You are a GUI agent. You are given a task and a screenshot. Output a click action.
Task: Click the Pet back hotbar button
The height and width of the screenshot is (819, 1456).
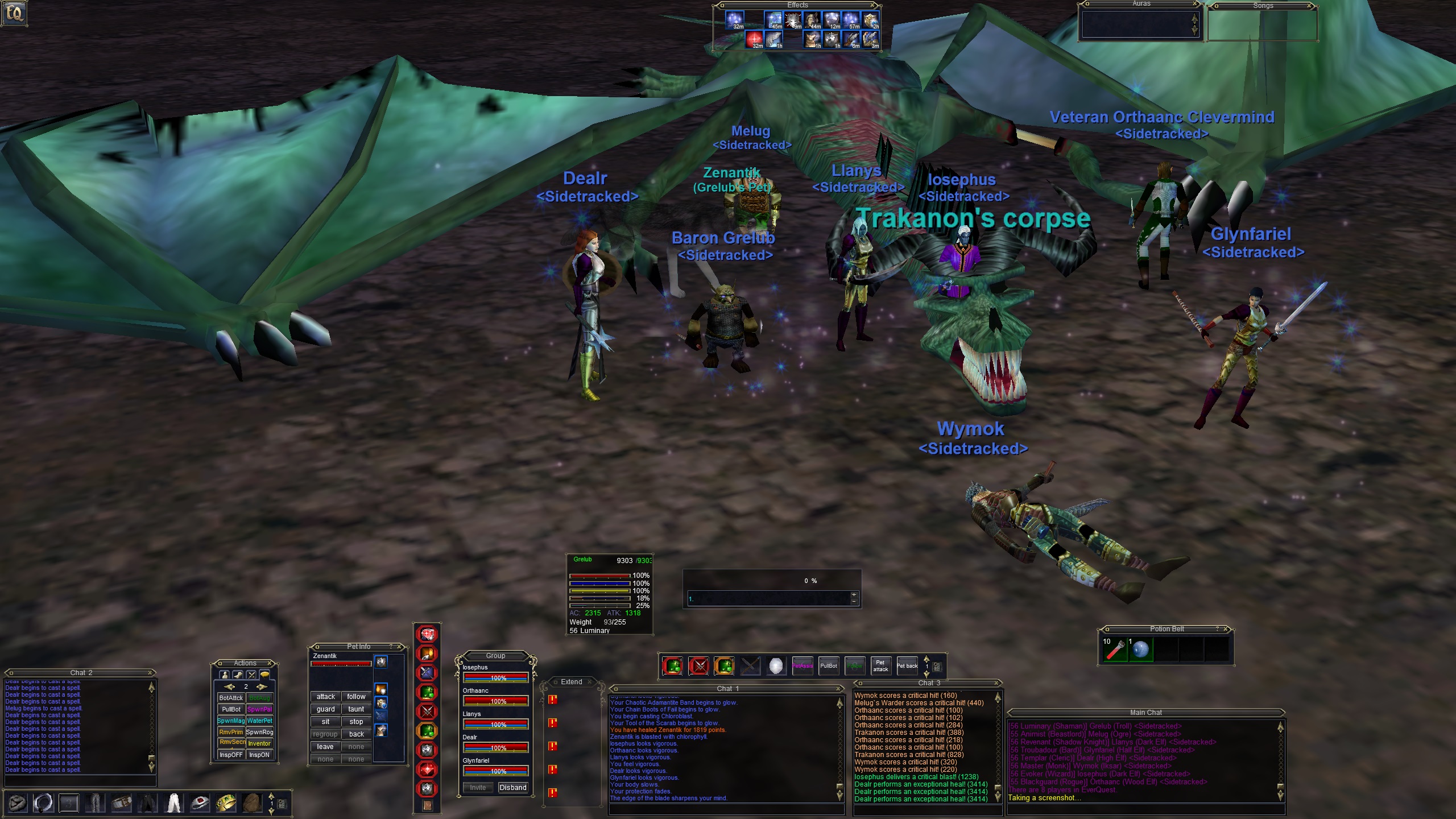[907, 666]
